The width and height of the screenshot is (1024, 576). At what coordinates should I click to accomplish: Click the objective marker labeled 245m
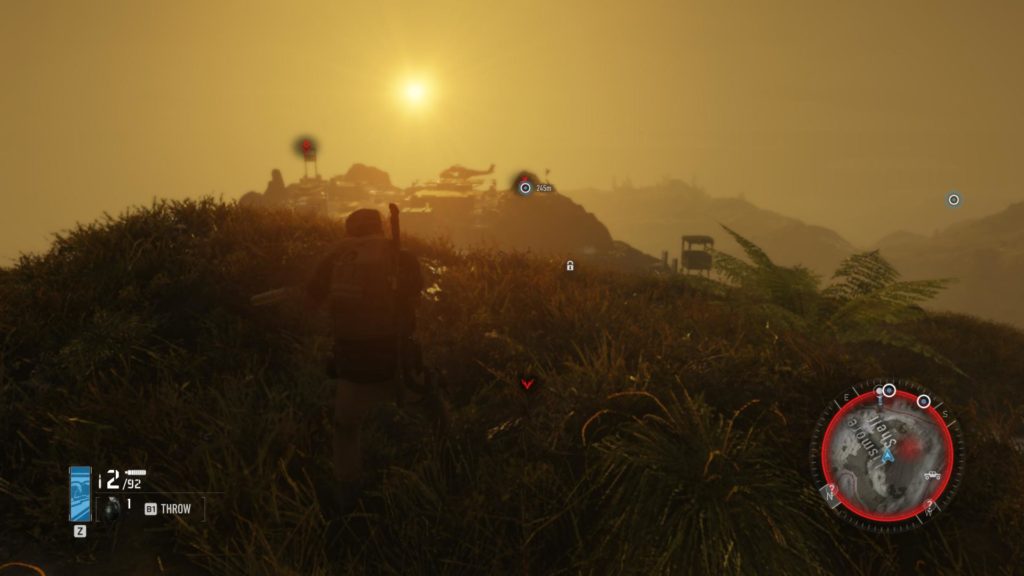click(525, 187)
